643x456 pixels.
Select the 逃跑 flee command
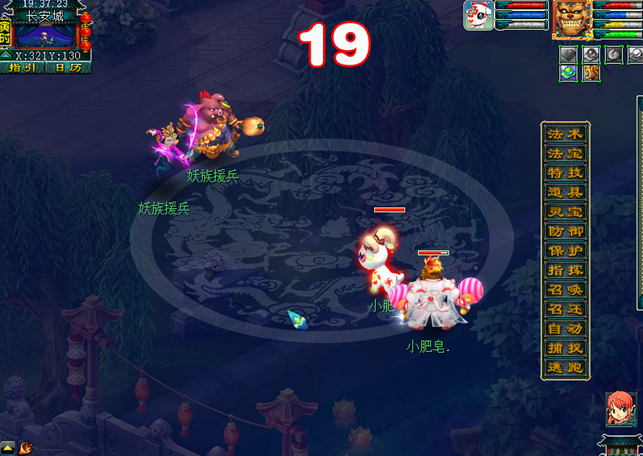[x=565, y=368]
